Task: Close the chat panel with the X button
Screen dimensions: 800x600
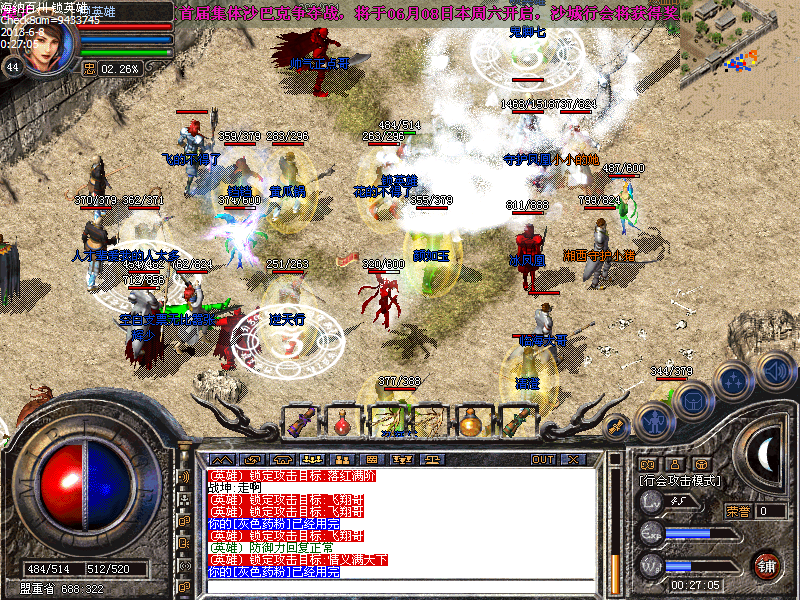Action: tap(573, 459)
